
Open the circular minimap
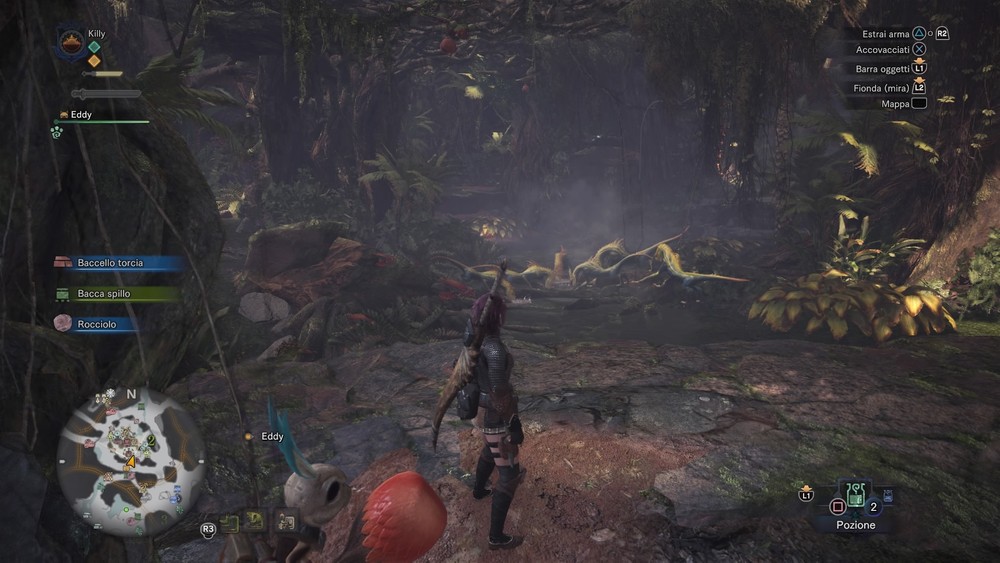point(130,460)
